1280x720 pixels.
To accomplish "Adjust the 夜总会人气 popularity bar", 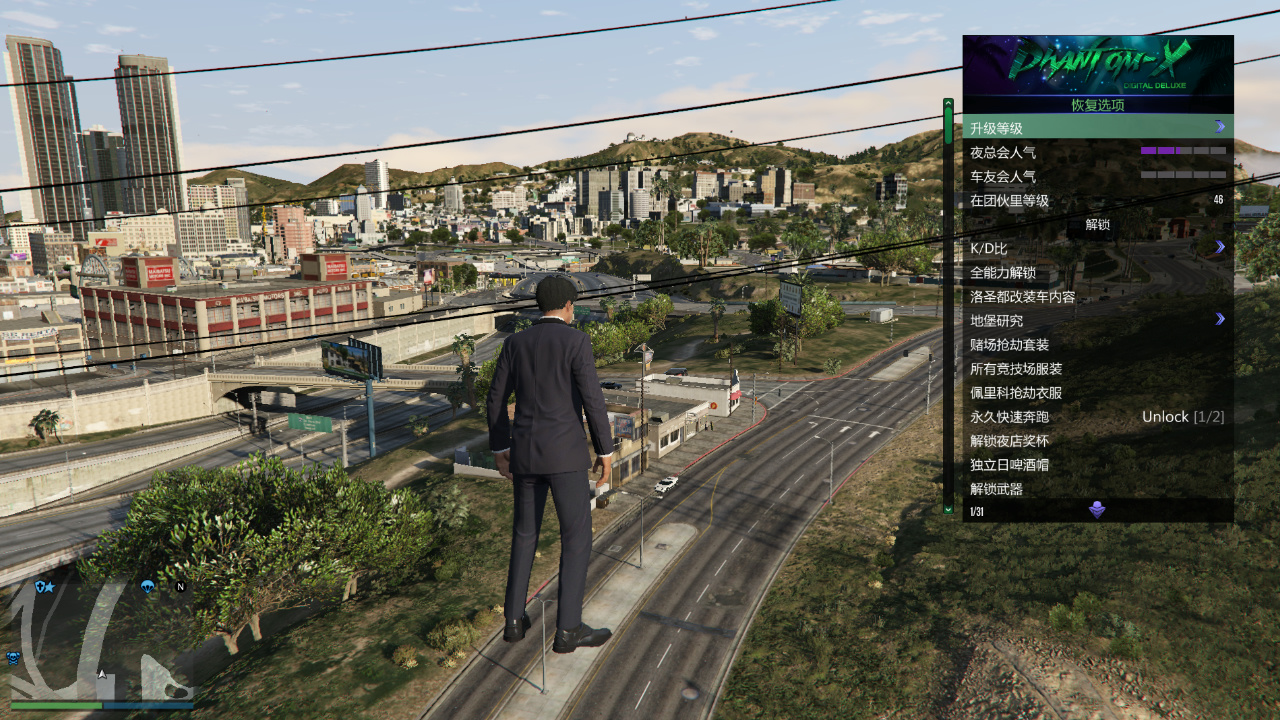I will point(1183,151).
